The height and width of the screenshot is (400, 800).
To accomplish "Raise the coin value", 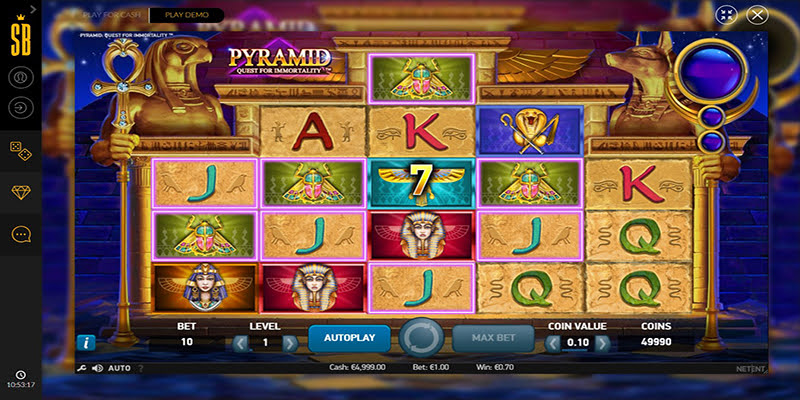I will coord(602,343).
